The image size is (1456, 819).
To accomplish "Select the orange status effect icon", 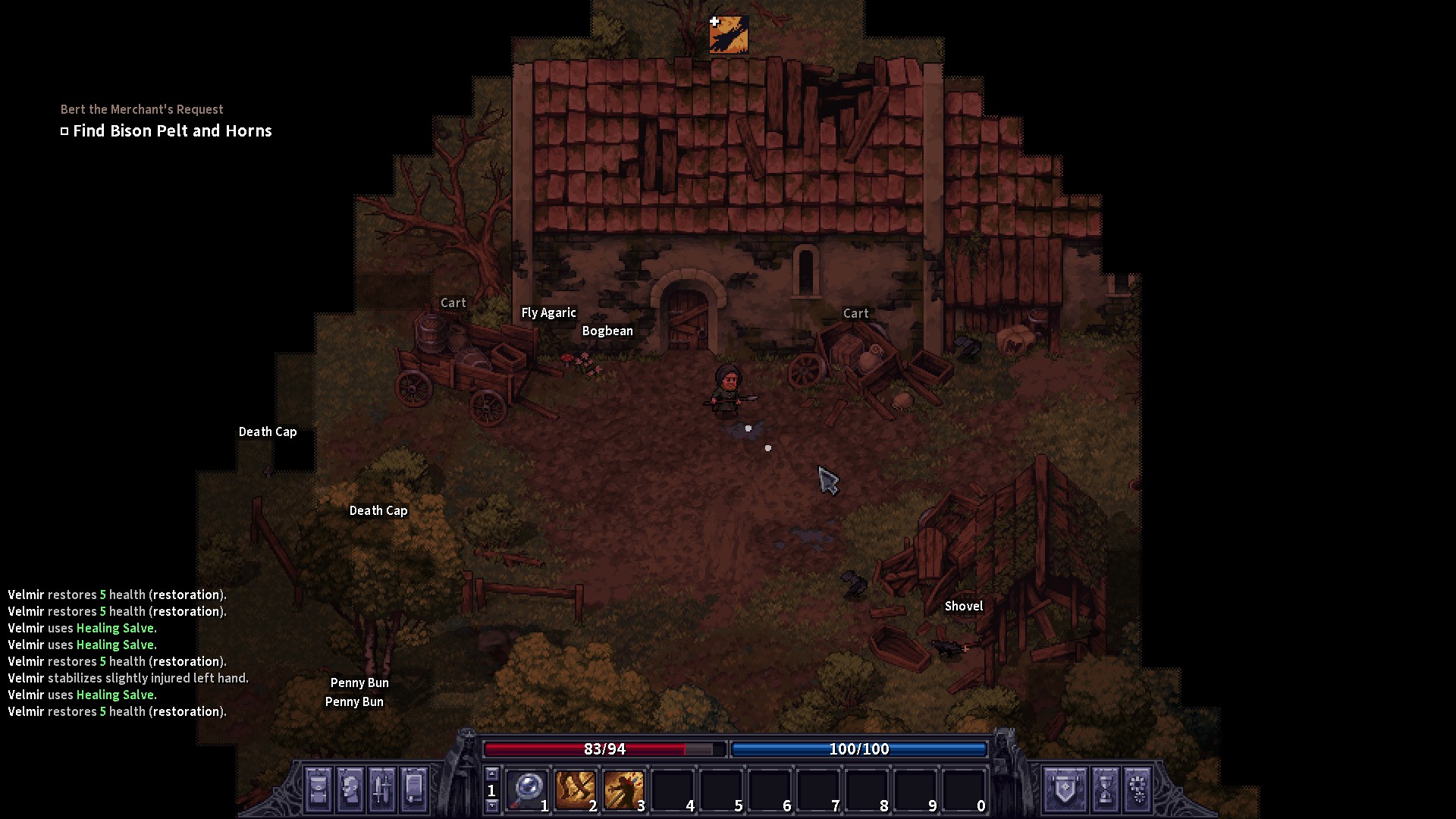I will [x=729, y=35].
